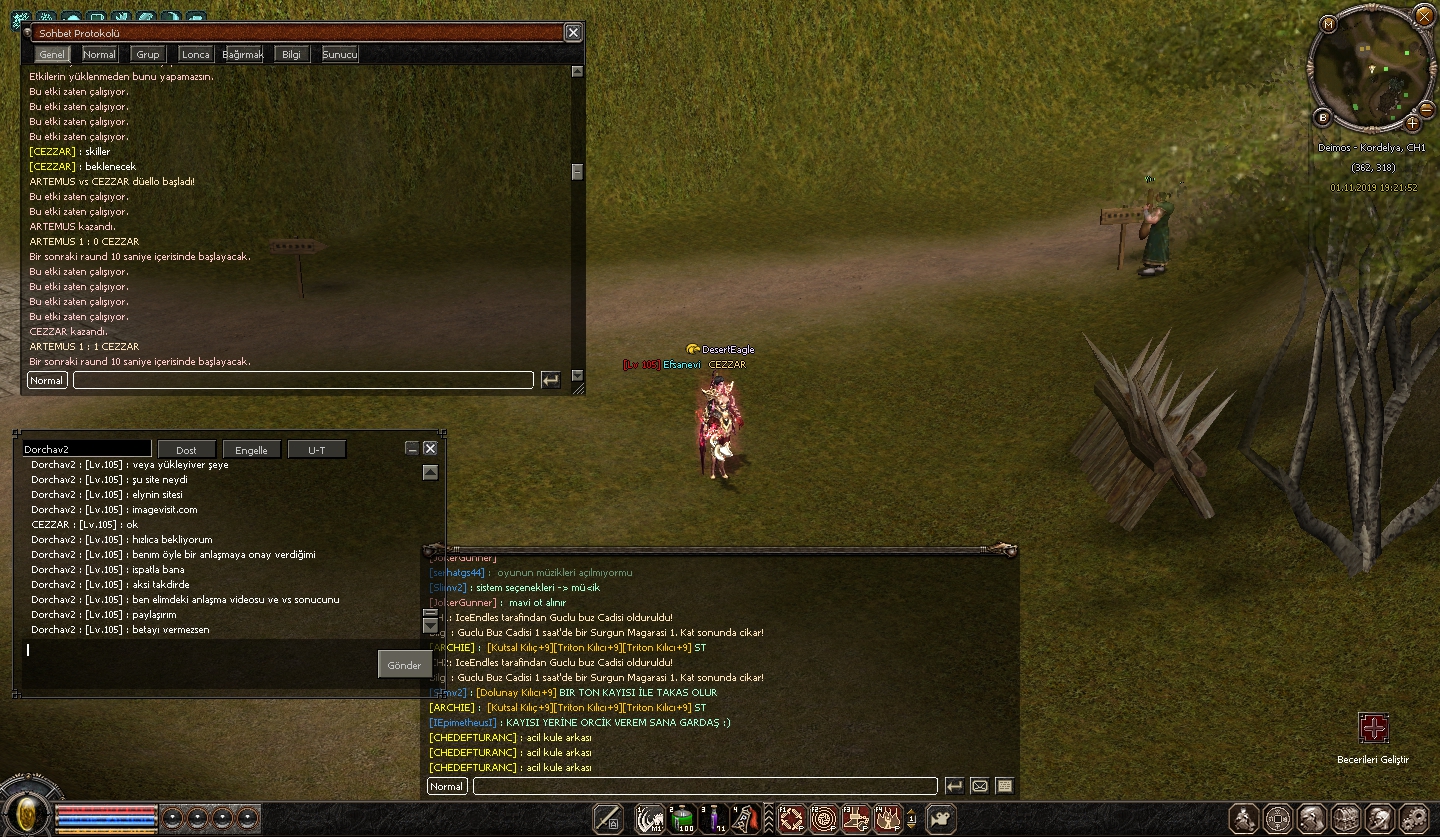Open the Lonca chat tab
Image resolution: width=1440 pixels, height=837 pixels.
pos(195,54)
